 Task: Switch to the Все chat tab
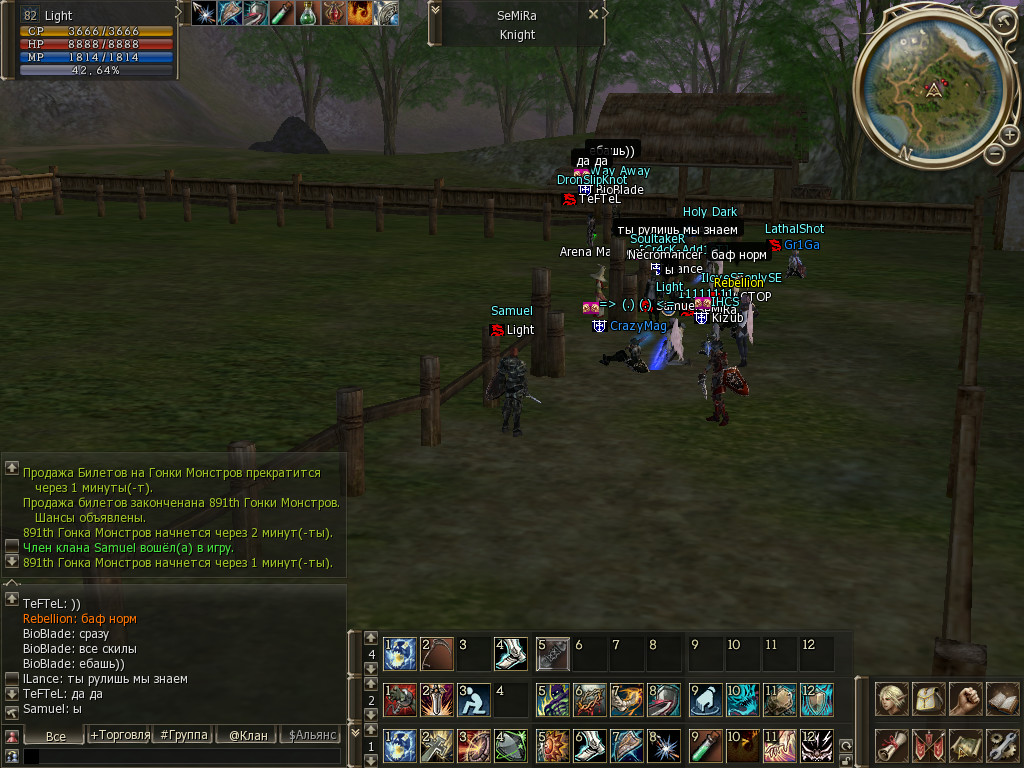56,735
